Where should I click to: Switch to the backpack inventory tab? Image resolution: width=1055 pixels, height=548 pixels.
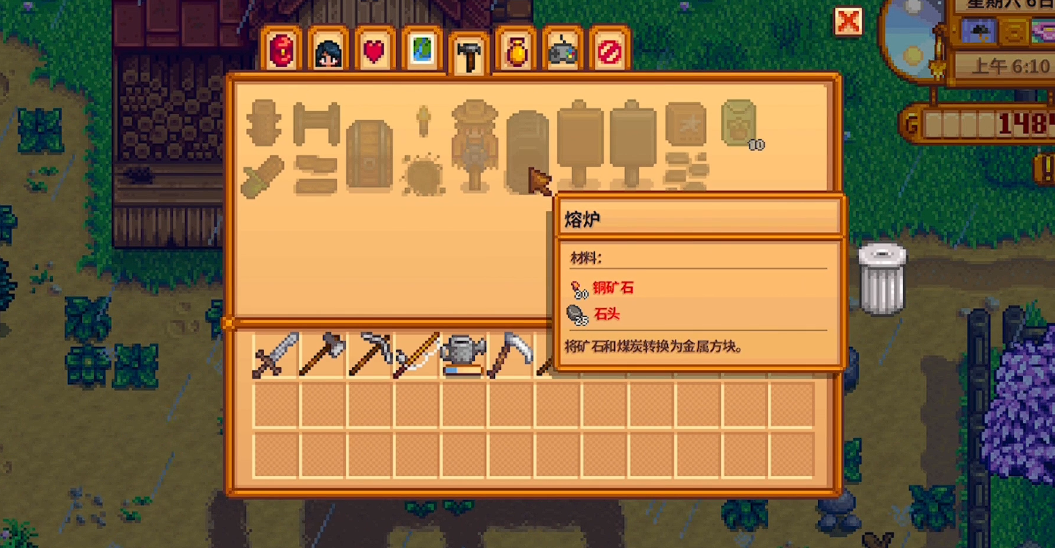pos(280,50)
